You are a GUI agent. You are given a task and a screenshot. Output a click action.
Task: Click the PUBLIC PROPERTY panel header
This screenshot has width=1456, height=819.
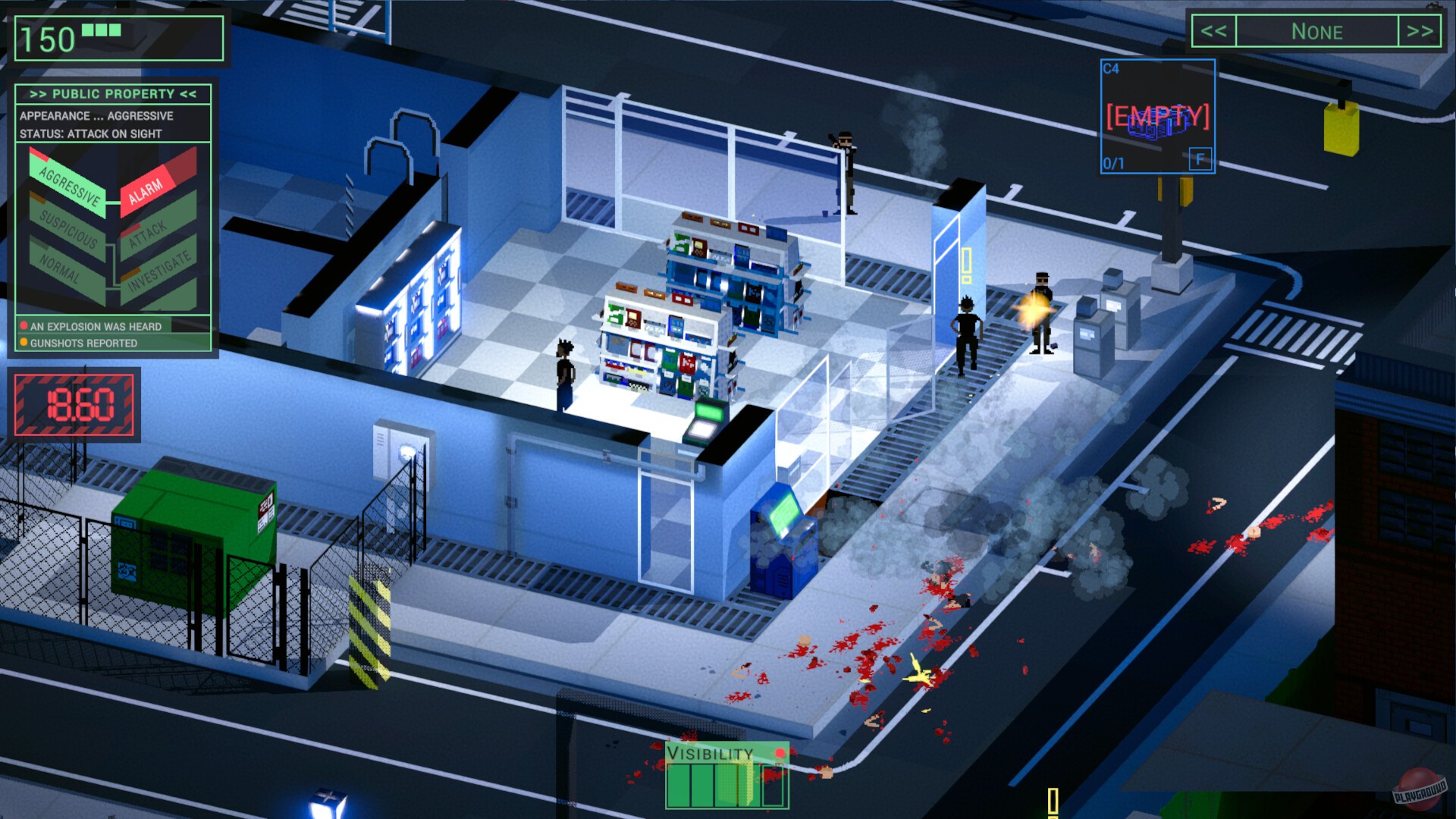(112, 94)
